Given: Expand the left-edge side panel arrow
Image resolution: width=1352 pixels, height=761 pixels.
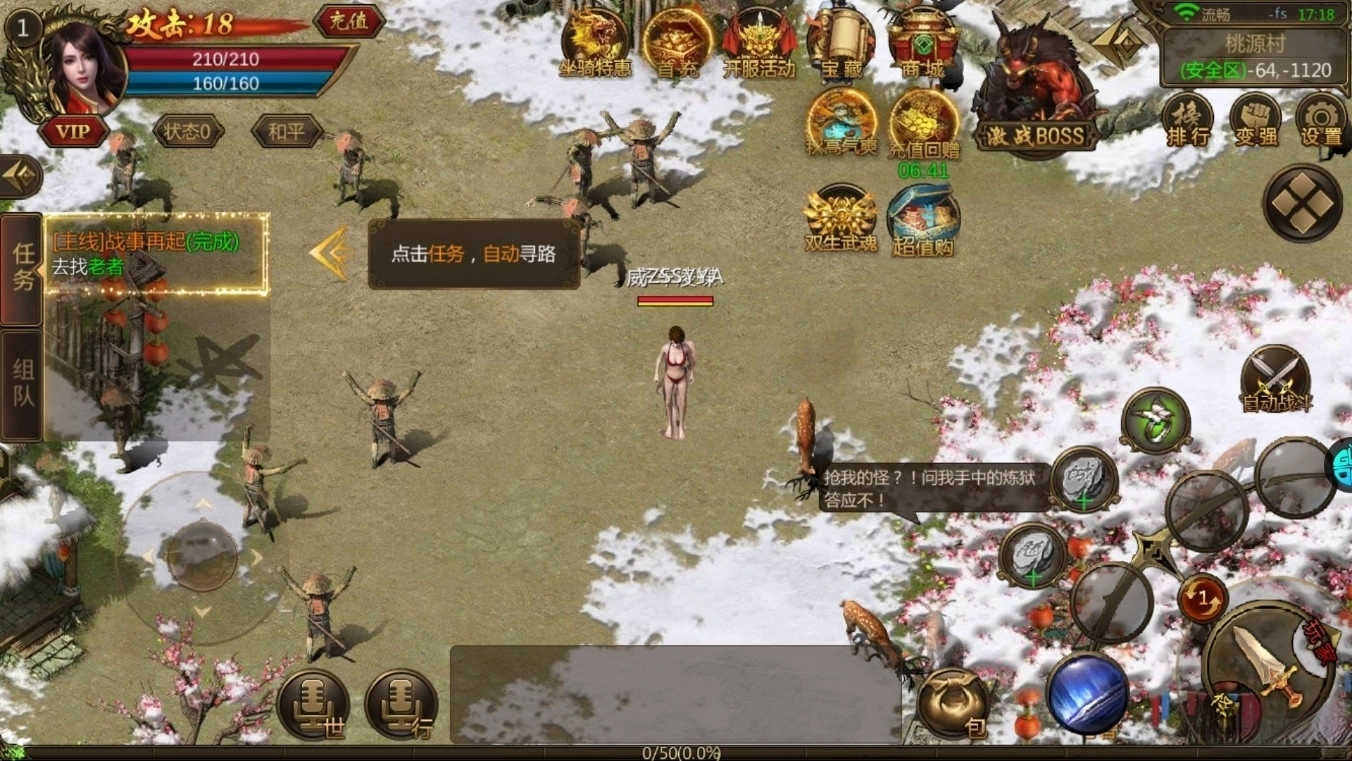Looking at the screenshot, I should click(18, 178).
